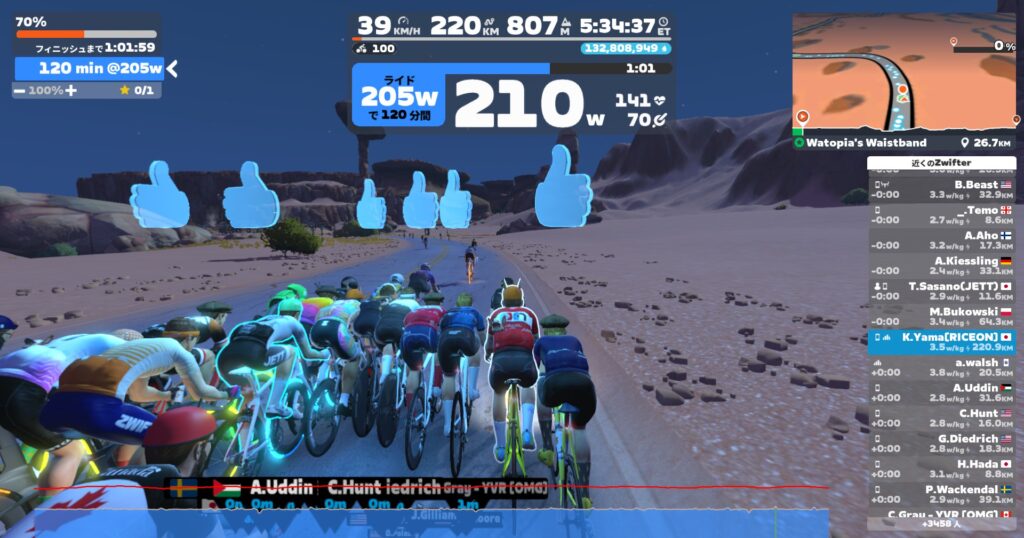Click C.Hunt in the nearby list

(942, 418)
